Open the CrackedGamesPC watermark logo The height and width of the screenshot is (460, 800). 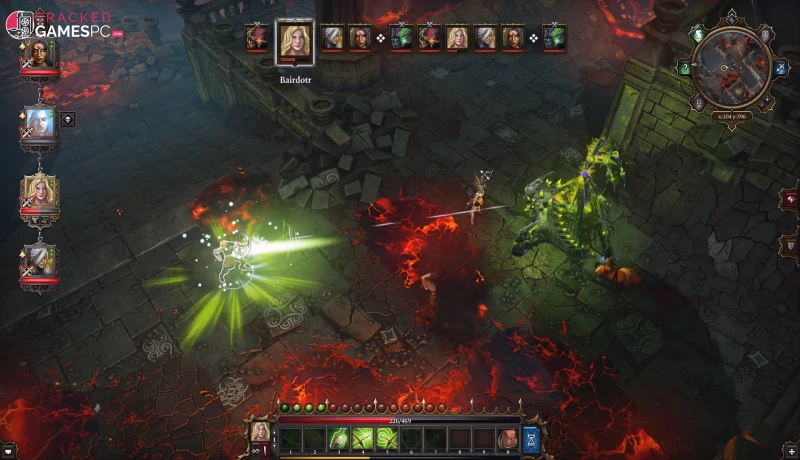pyautogui.click(x=62, y=25)
